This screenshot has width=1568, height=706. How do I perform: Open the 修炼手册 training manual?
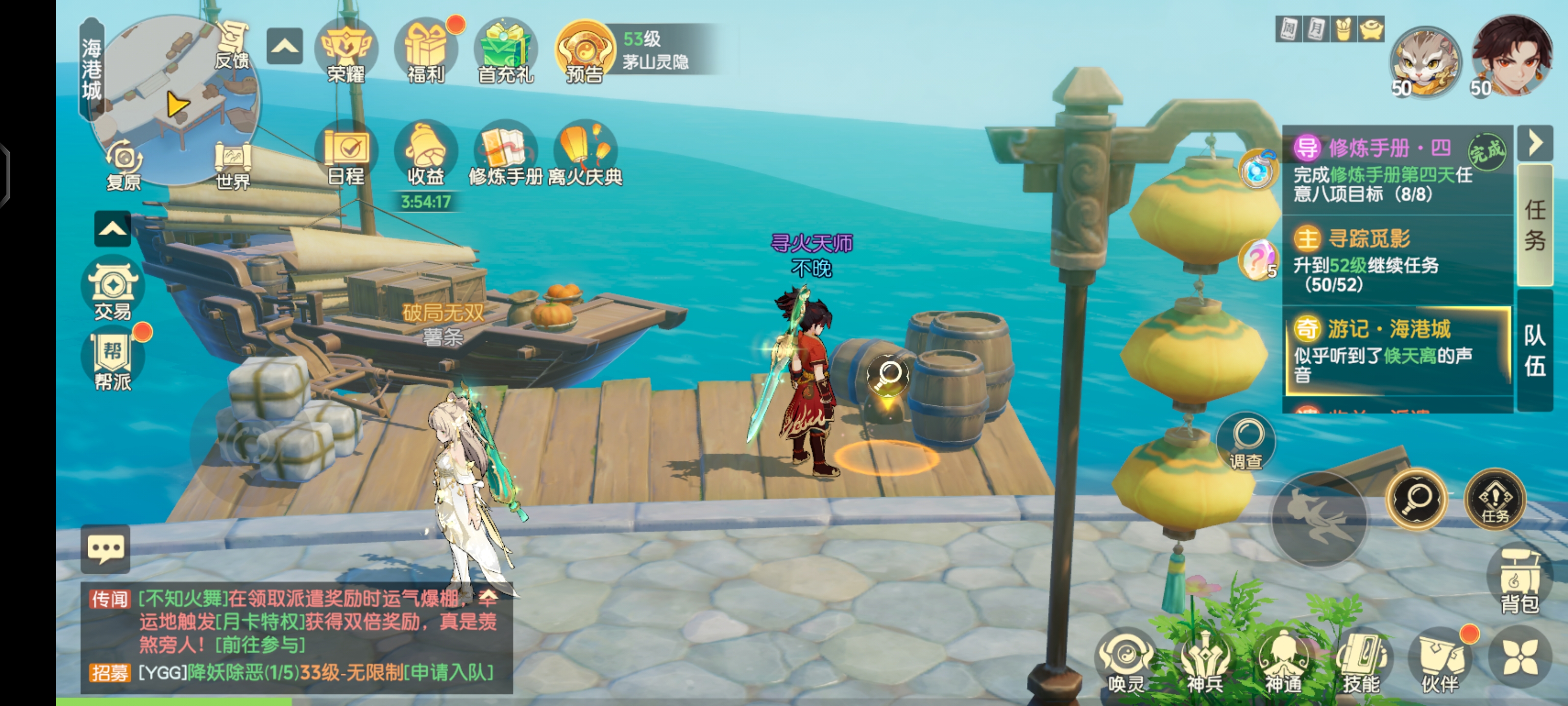tap(505, 153)
